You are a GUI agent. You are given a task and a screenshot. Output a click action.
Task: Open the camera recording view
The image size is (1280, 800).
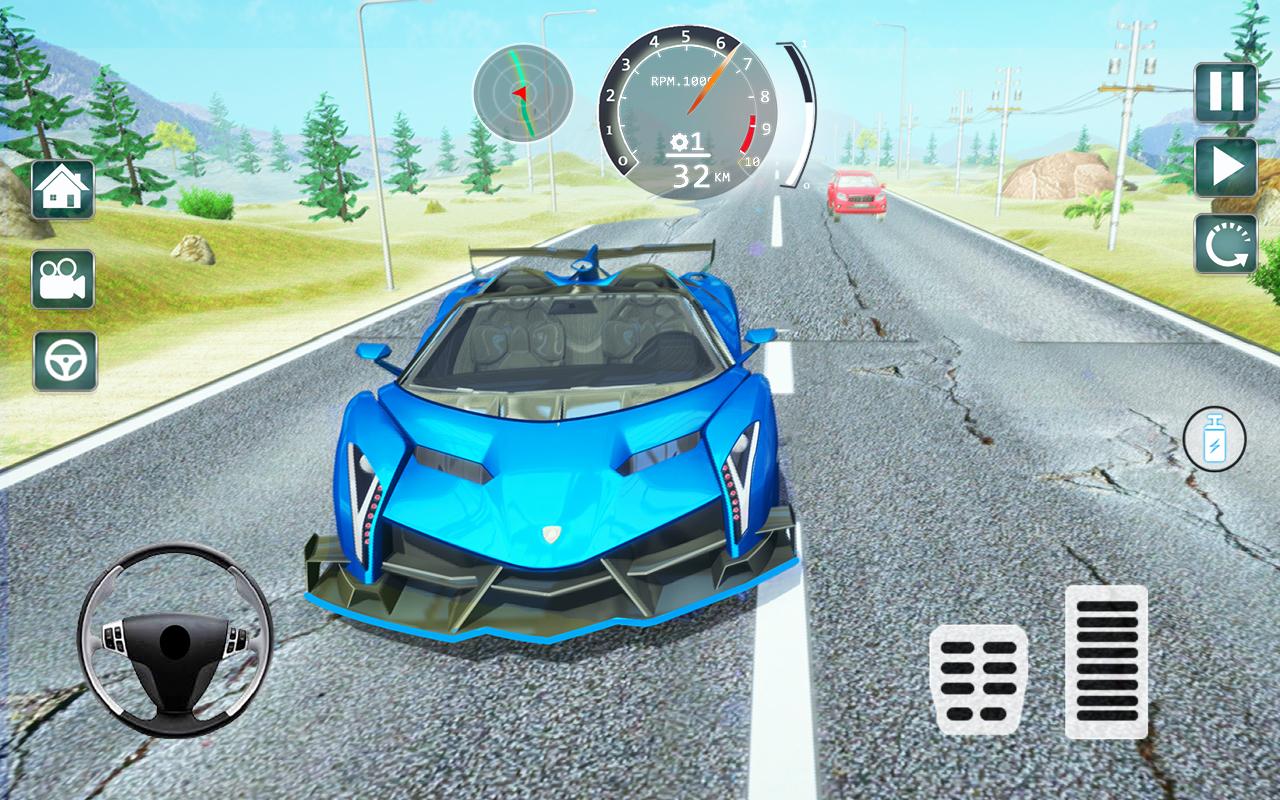(x=62, y=279)
